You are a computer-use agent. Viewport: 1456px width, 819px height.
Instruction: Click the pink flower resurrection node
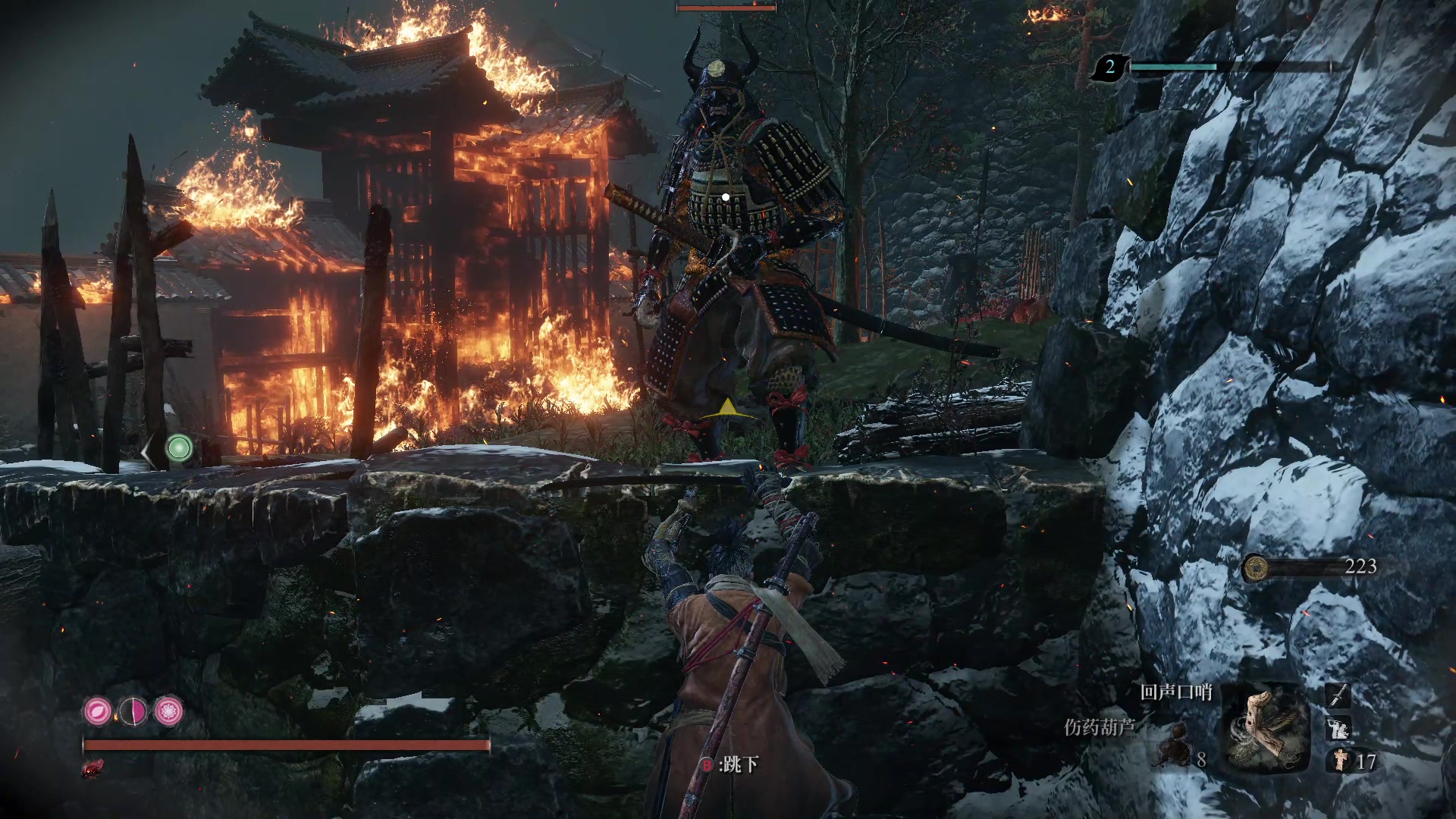(168, 711)
